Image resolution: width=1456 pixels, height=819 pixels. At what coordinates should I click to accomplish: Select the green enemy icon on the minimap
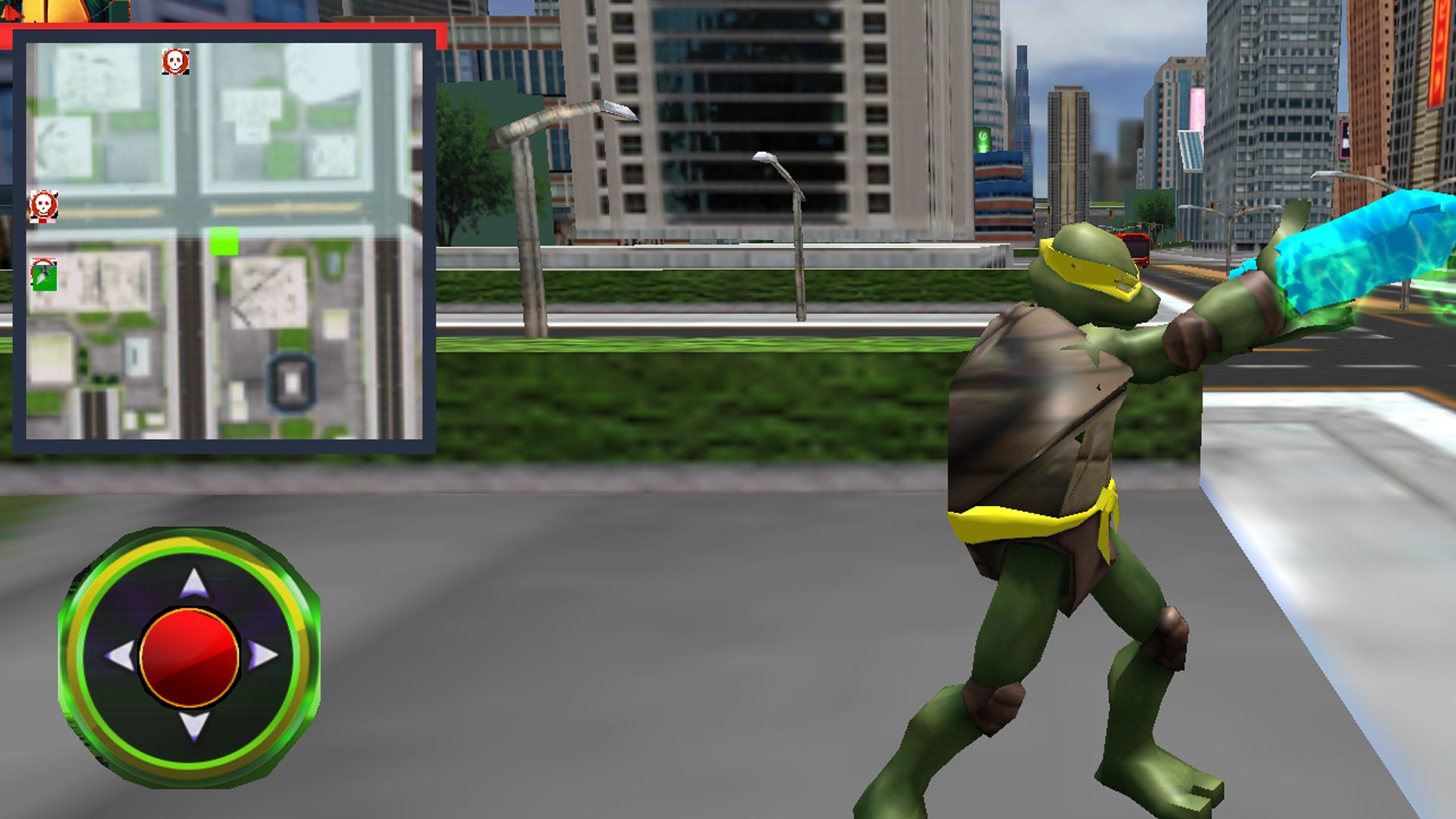tap(45, 275)
